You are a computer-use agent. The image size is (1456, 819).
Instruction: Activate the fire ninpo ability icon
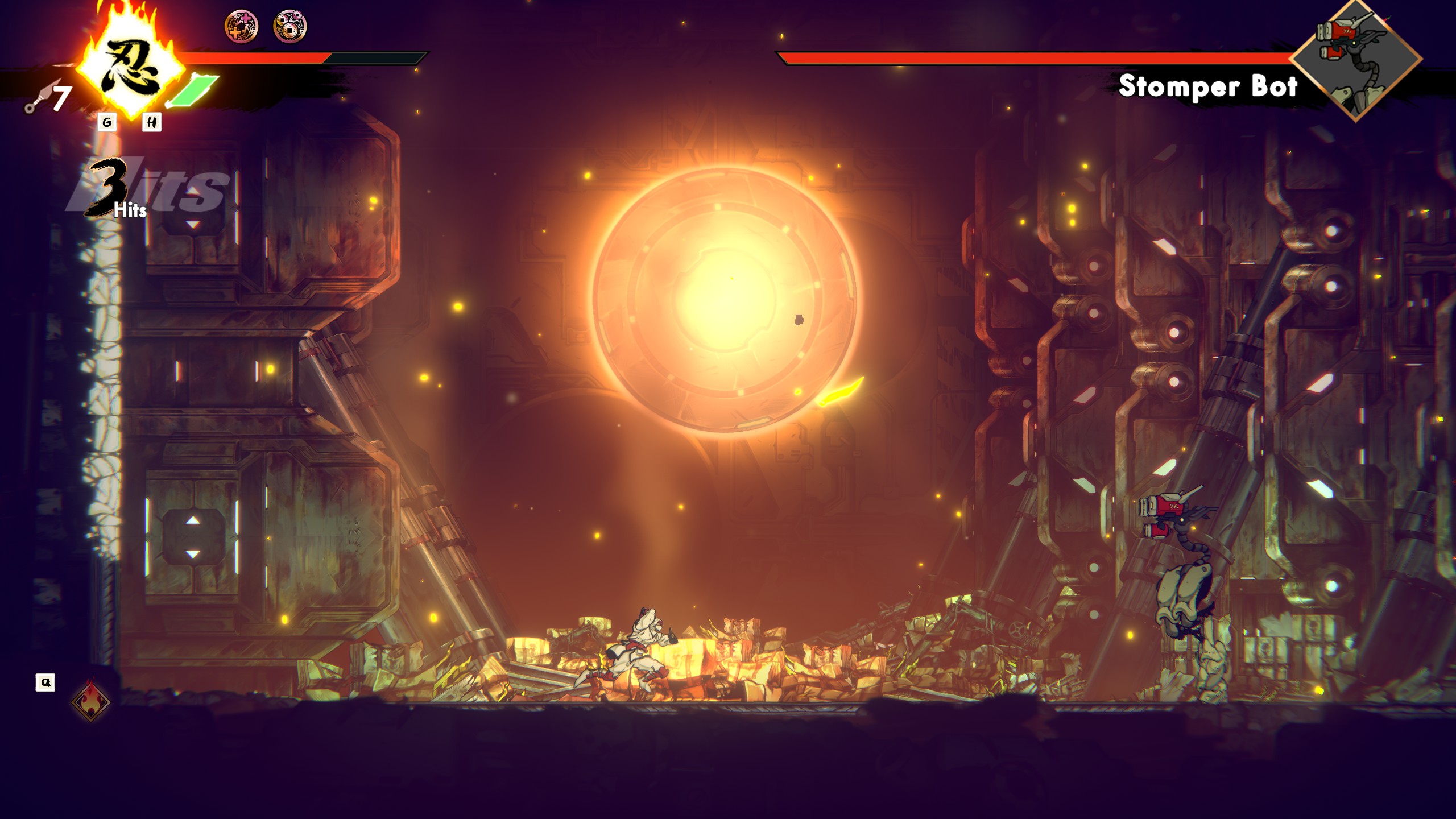[x=91, y=700]
